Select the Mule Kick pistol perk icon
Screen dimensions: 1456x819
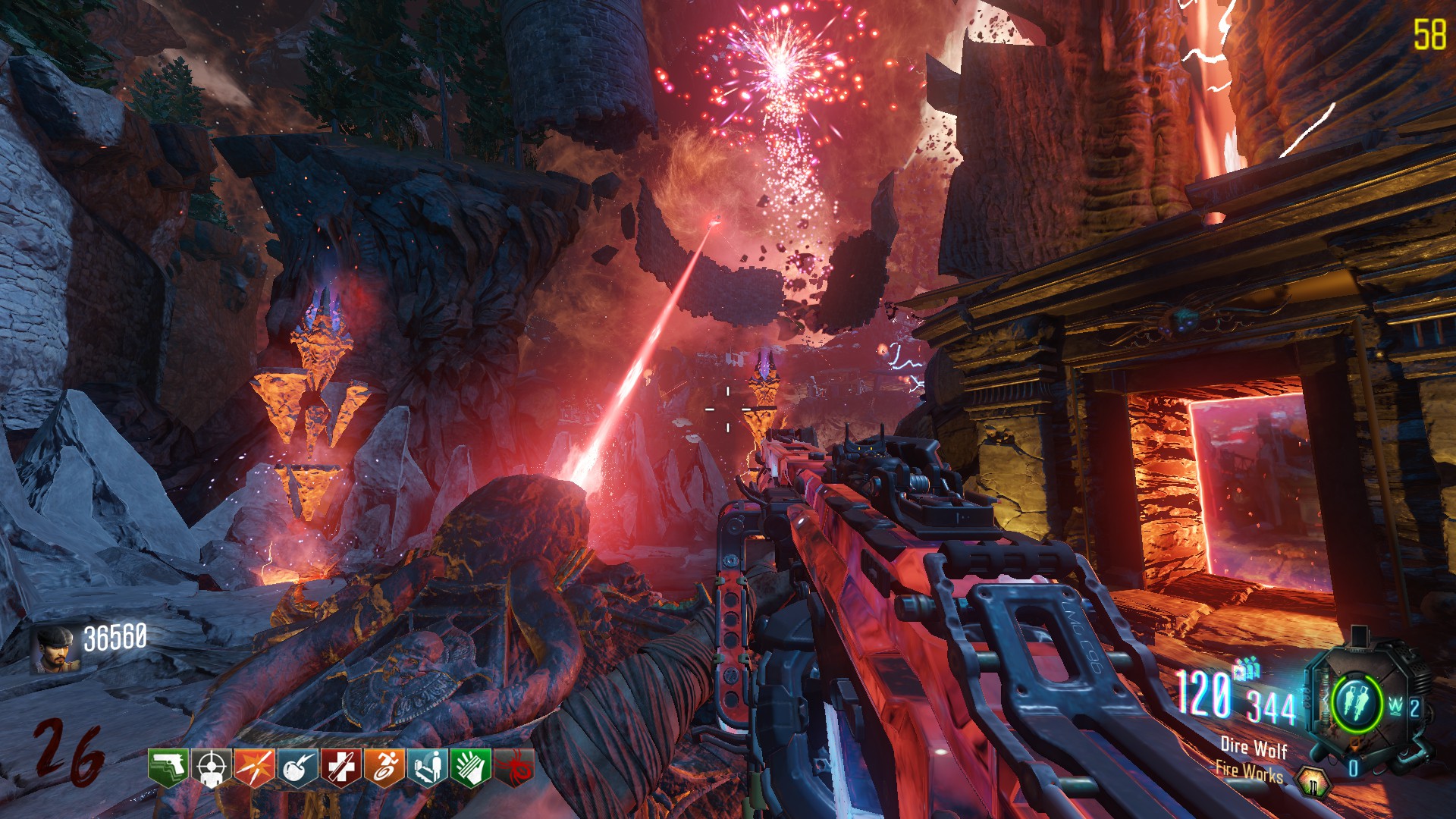[x=168, y=768]
